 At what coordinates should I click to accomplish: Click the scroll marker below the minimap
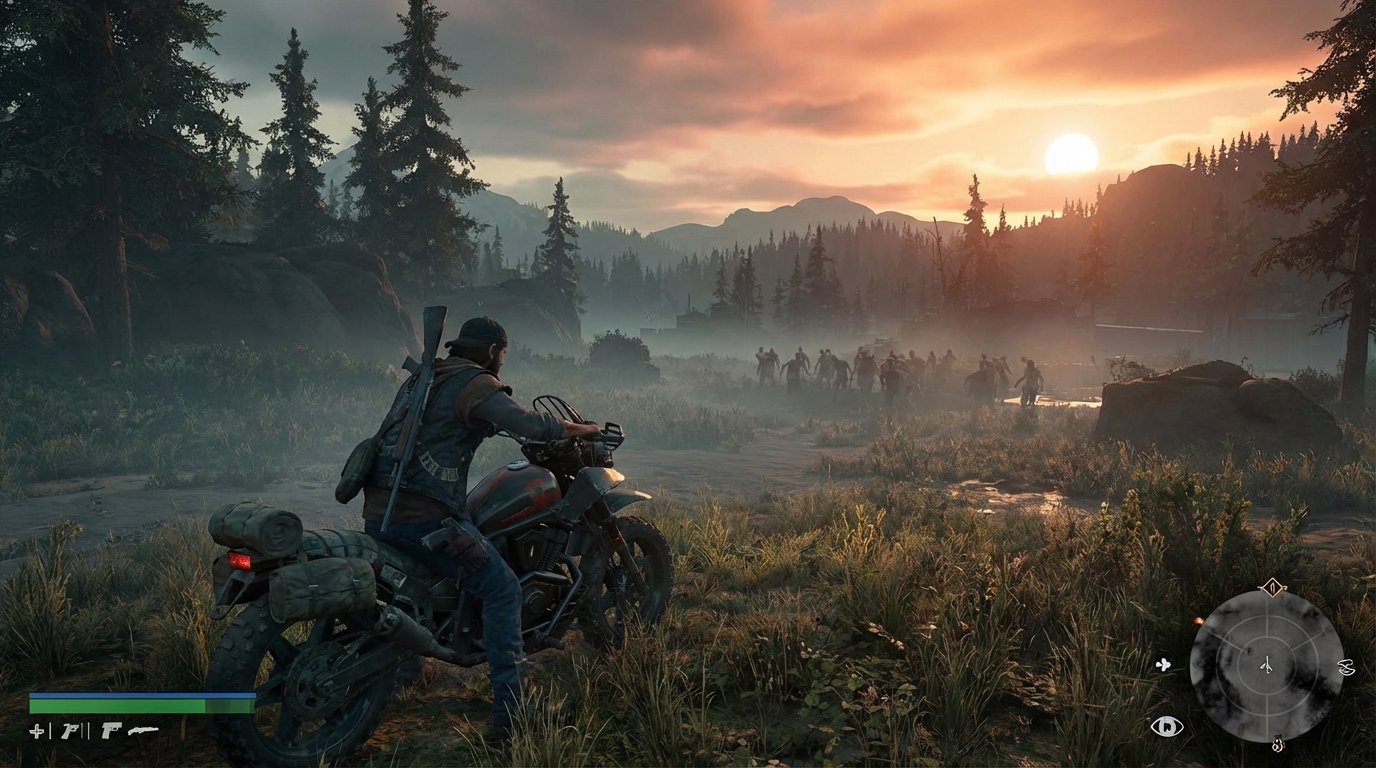pyautogui.click(x=1277, y=745)
